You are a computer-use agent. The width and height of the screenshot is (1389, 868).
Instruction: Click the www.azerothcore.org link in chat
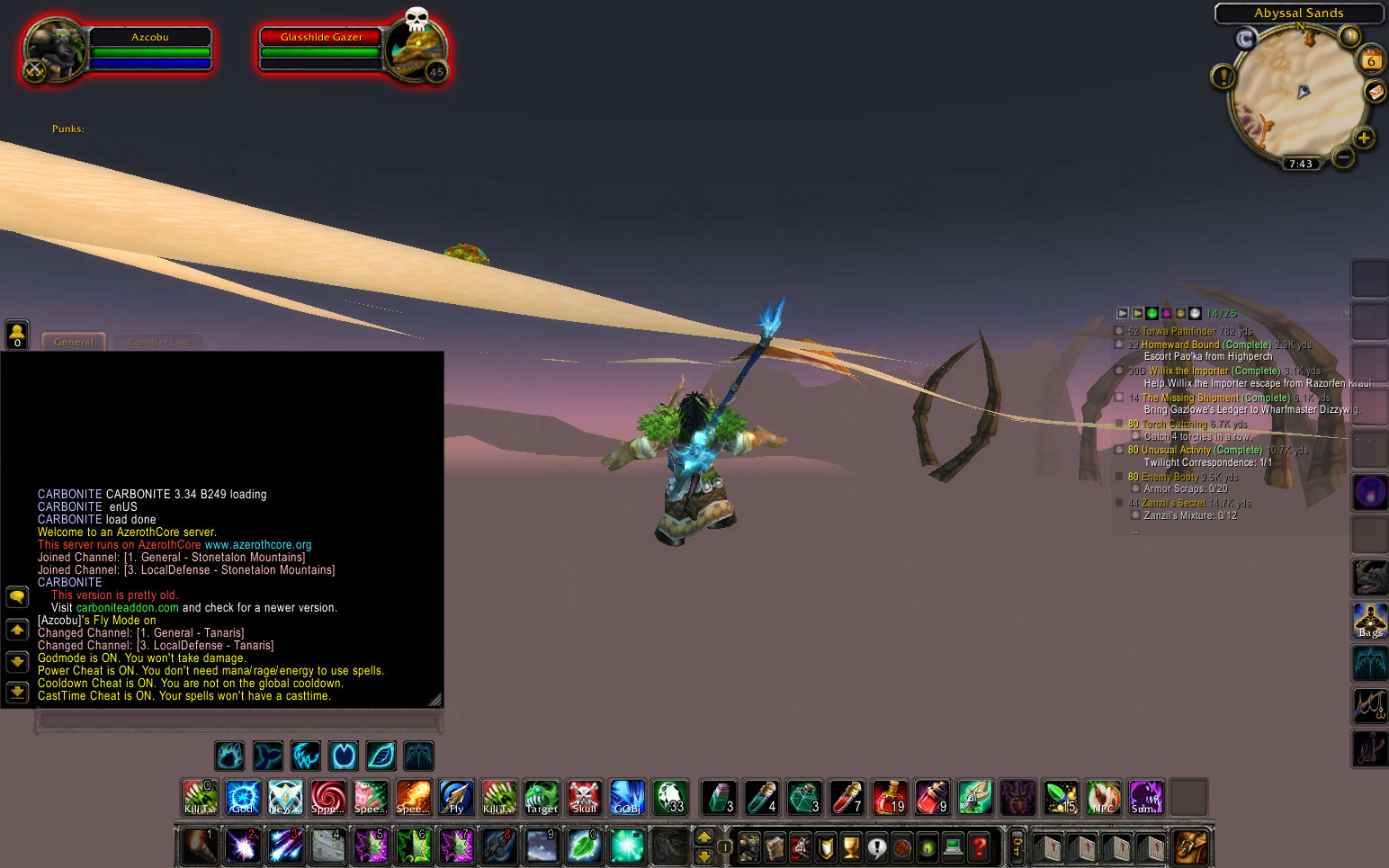pos(257,544)
